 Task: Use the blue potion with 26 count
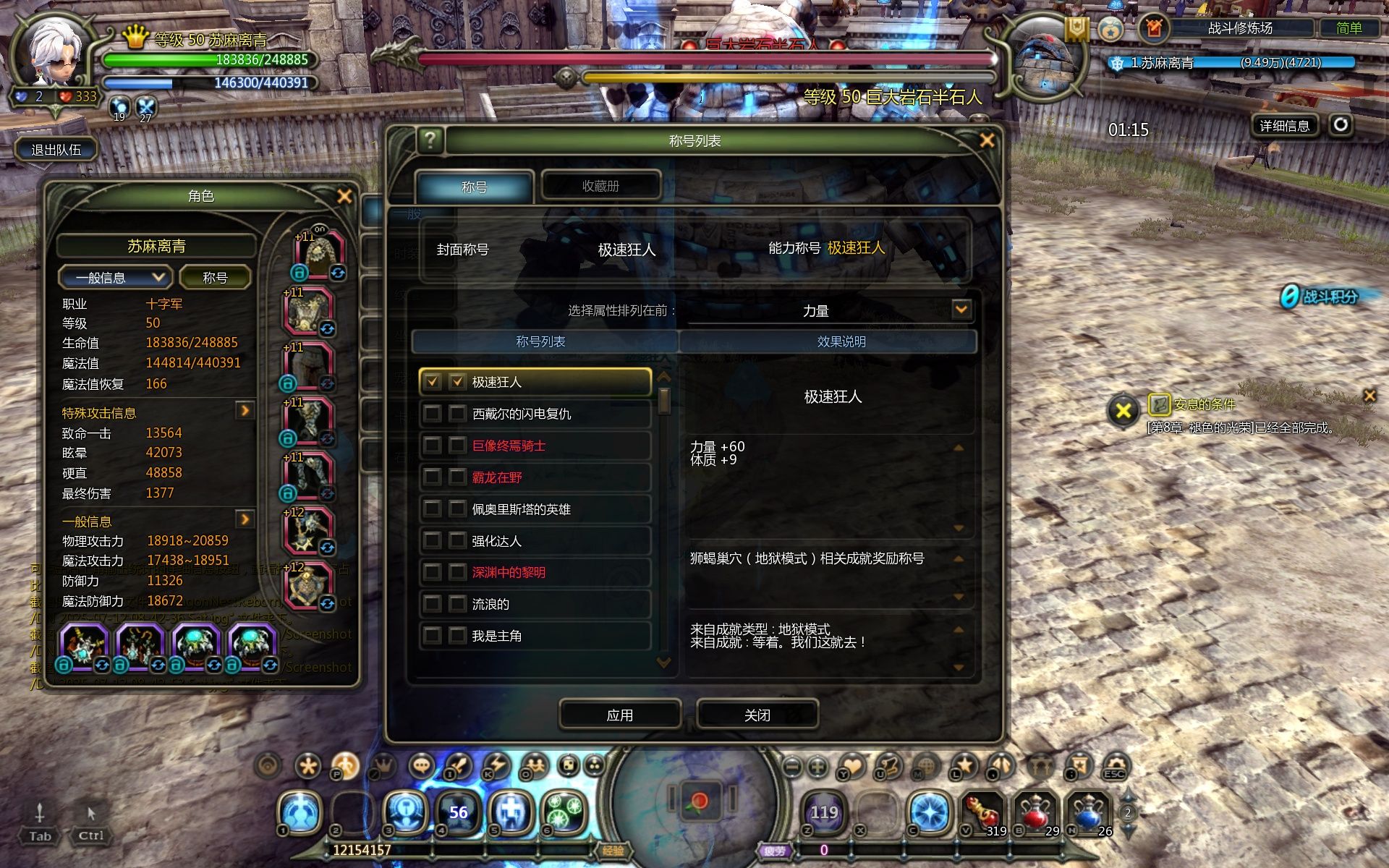(1088, 813)
